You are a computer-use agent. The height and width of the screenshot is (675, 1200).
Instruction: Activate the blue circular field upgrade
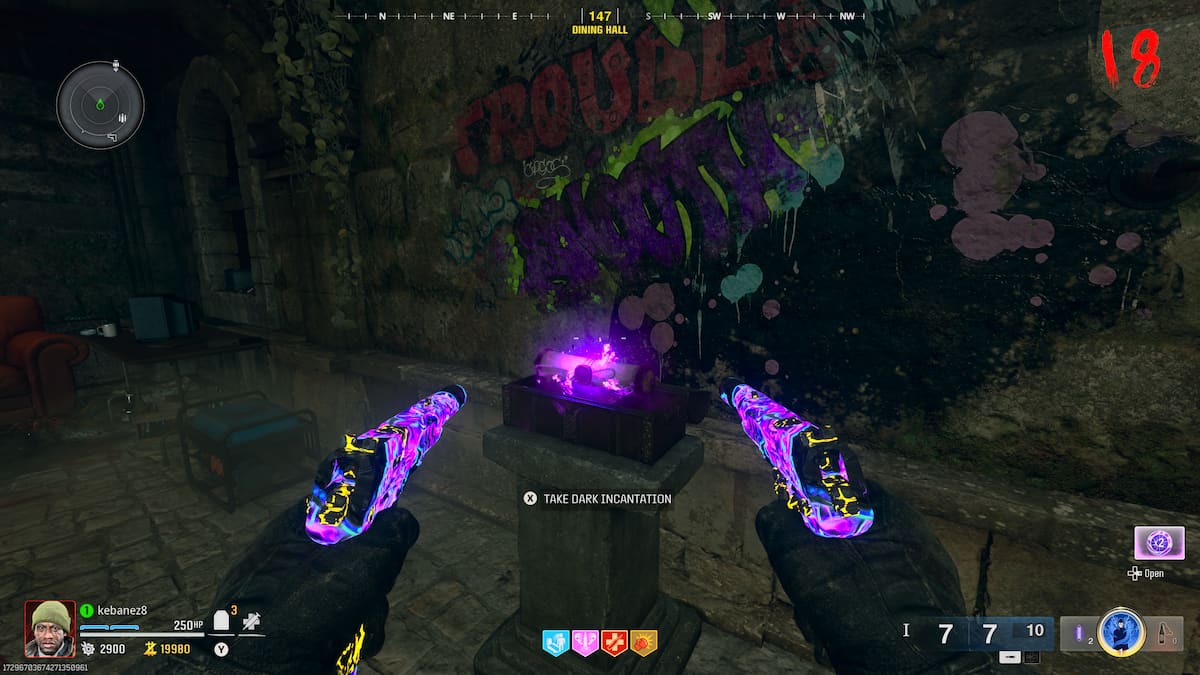(x=1120, y=632)
